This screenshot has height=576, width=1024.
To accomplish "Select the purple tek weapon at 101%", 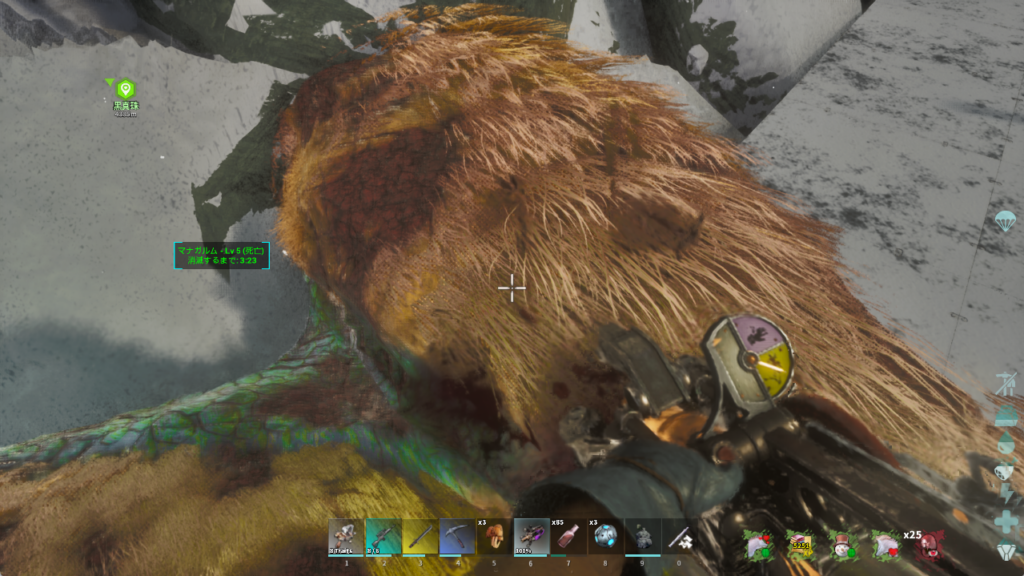I will (531, 536).
